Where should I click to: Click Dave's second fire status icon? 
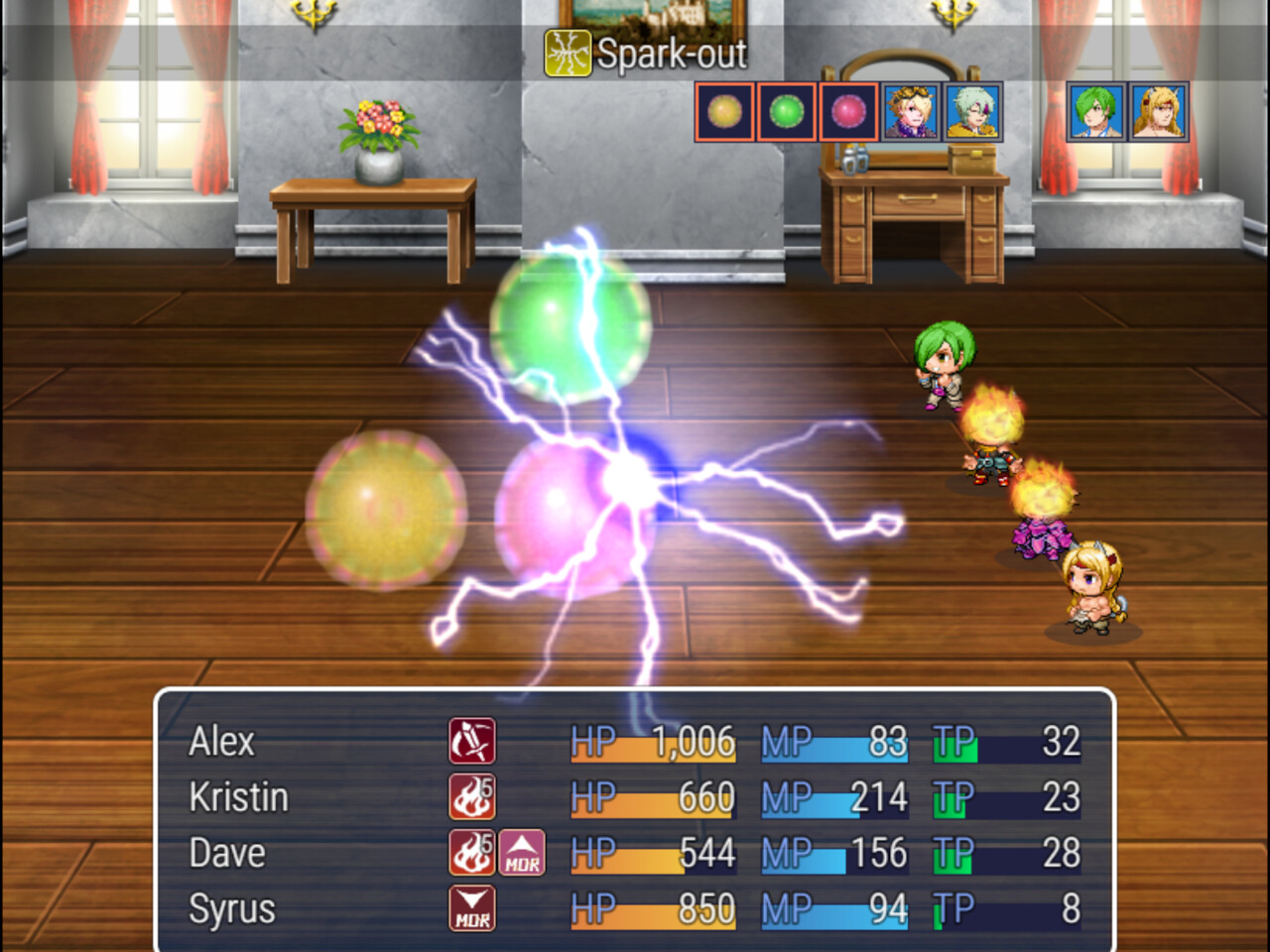click(471, 853)
